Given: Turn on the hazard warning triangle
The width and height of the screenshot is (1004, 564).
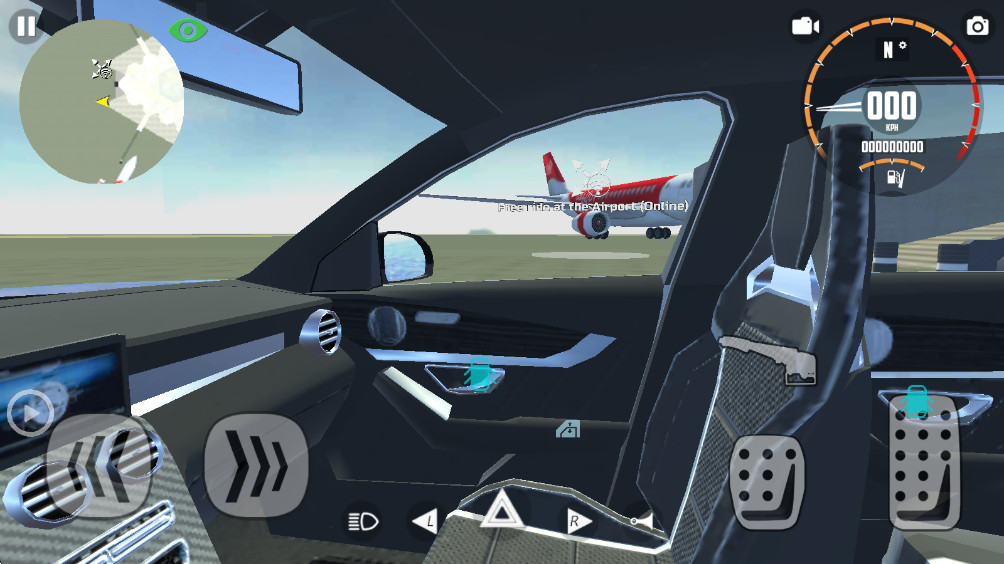Looking at the screenshot, I should [x=497, y=512].
